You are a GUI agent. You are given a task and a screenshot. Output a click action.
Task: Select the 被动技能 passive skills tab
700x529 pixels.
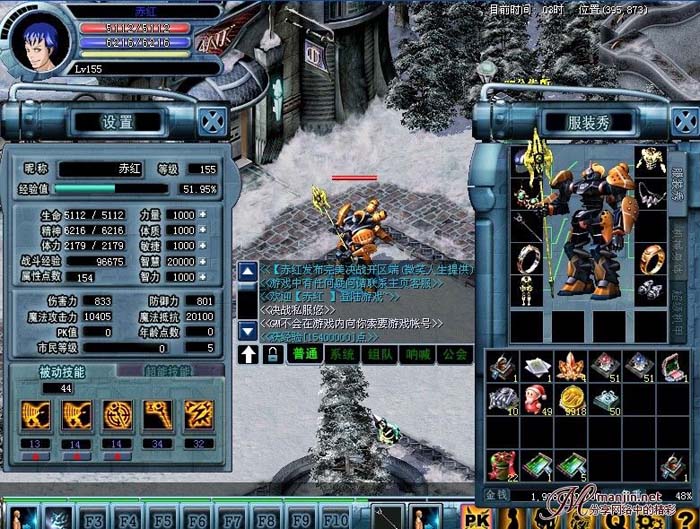60,370
